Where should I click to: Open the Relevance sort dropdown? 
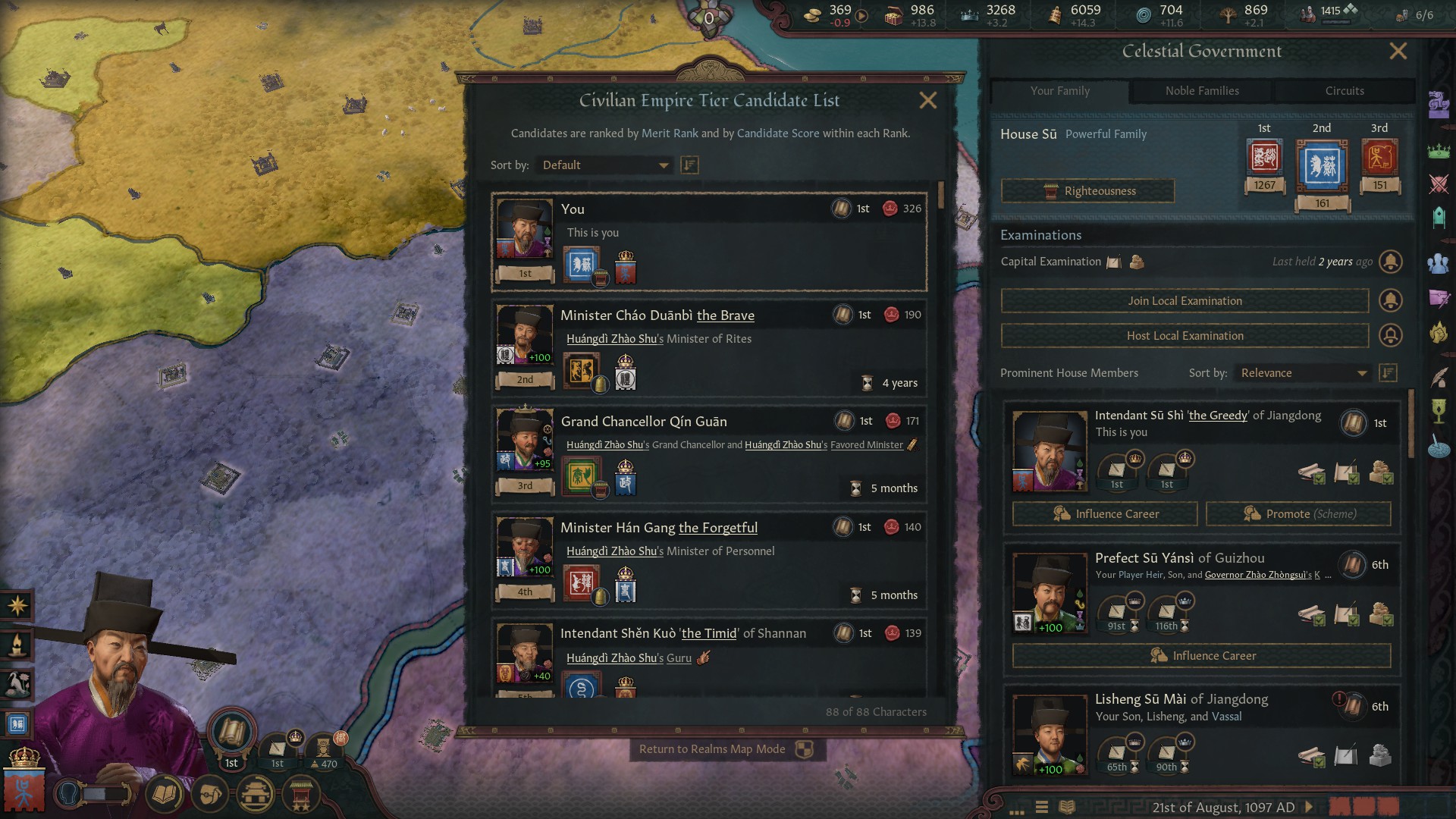click(1303, 373)
